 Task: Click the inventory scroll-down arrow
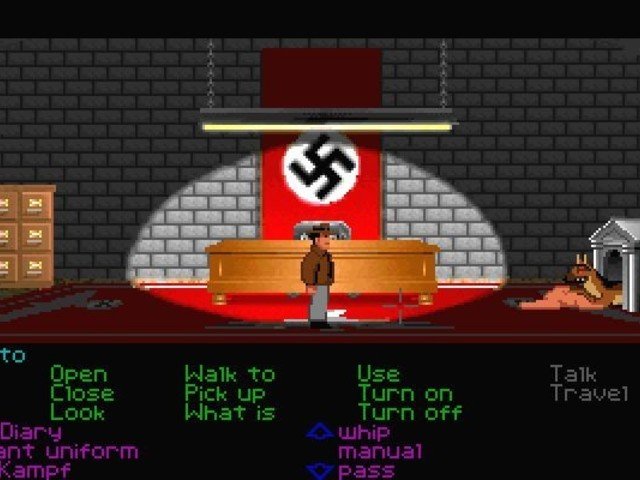tap(319, 469)
